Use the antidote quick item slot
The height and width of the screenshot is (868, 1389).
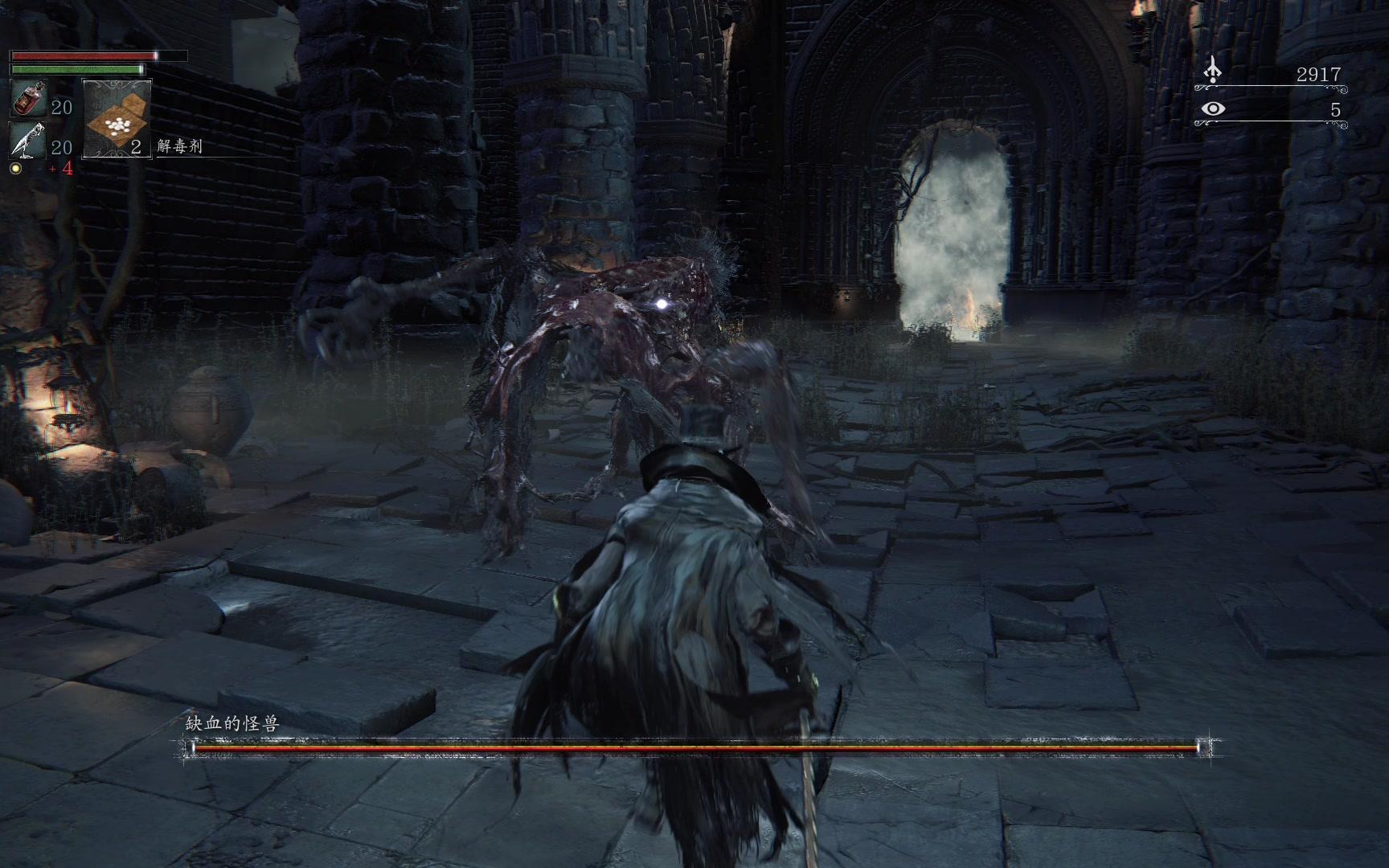coord(117,119)
